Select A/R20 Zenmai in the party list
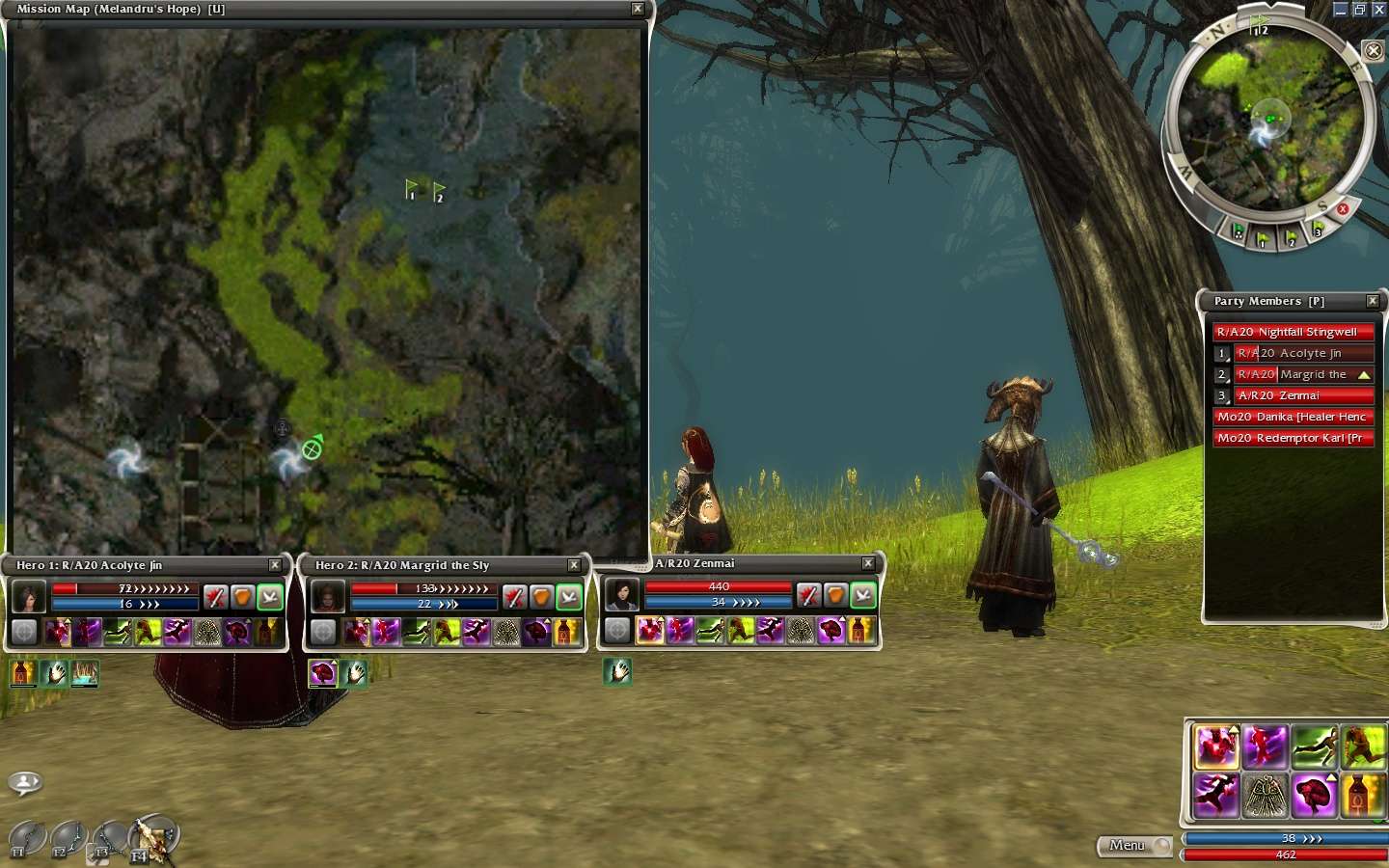1389x868 pixels. (x=1302, y=395)
